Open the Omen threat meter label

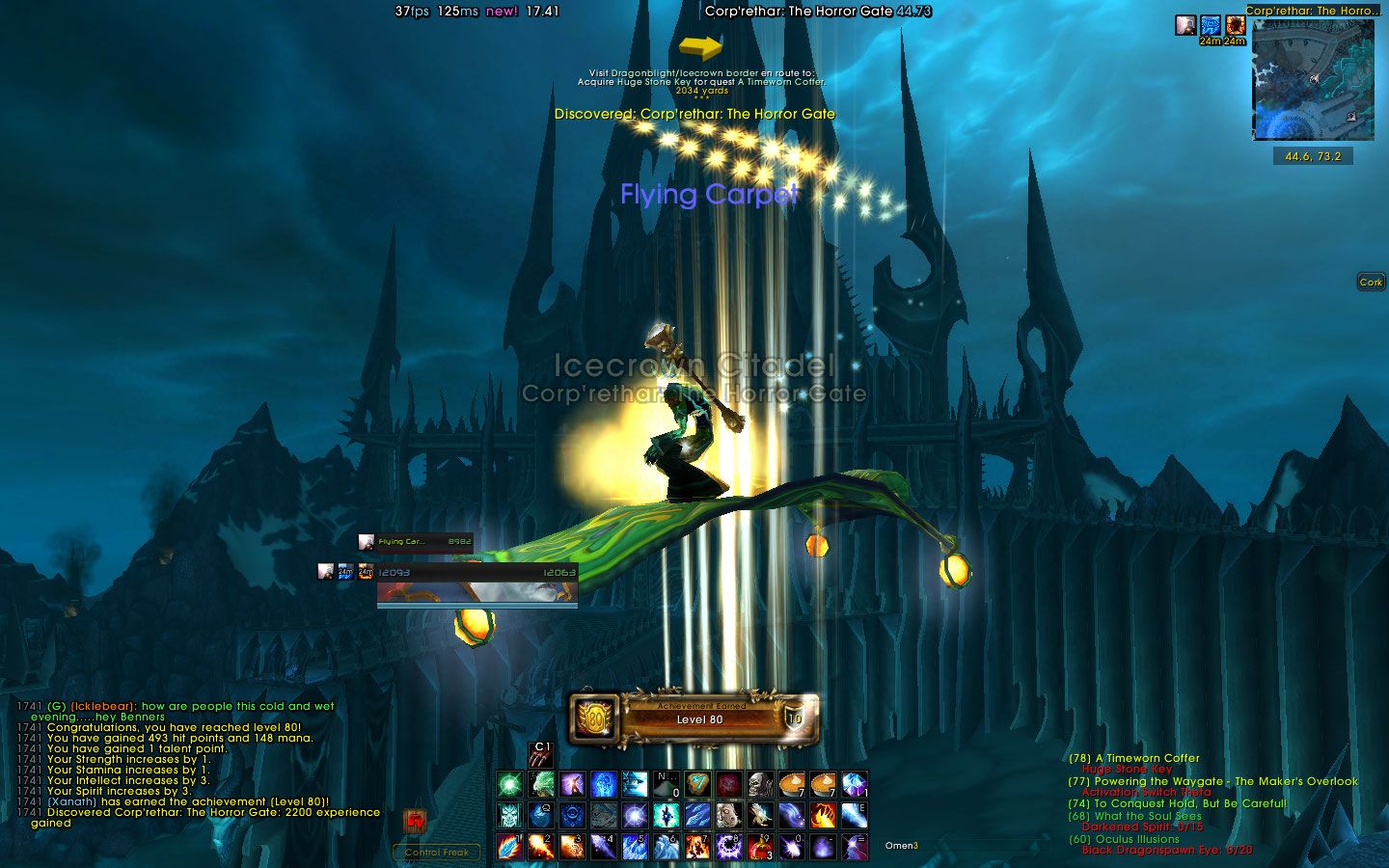901,846
